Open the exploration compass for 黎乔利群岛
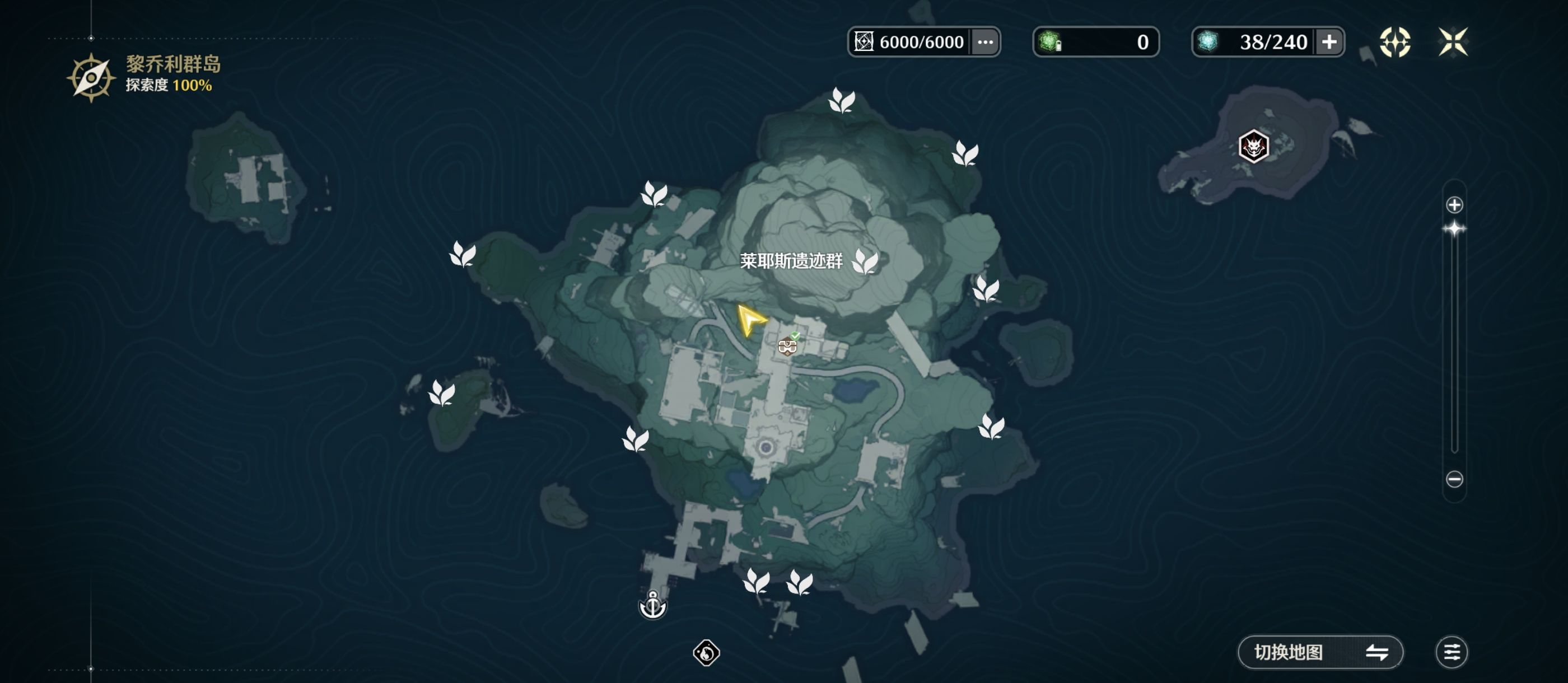 91,78
